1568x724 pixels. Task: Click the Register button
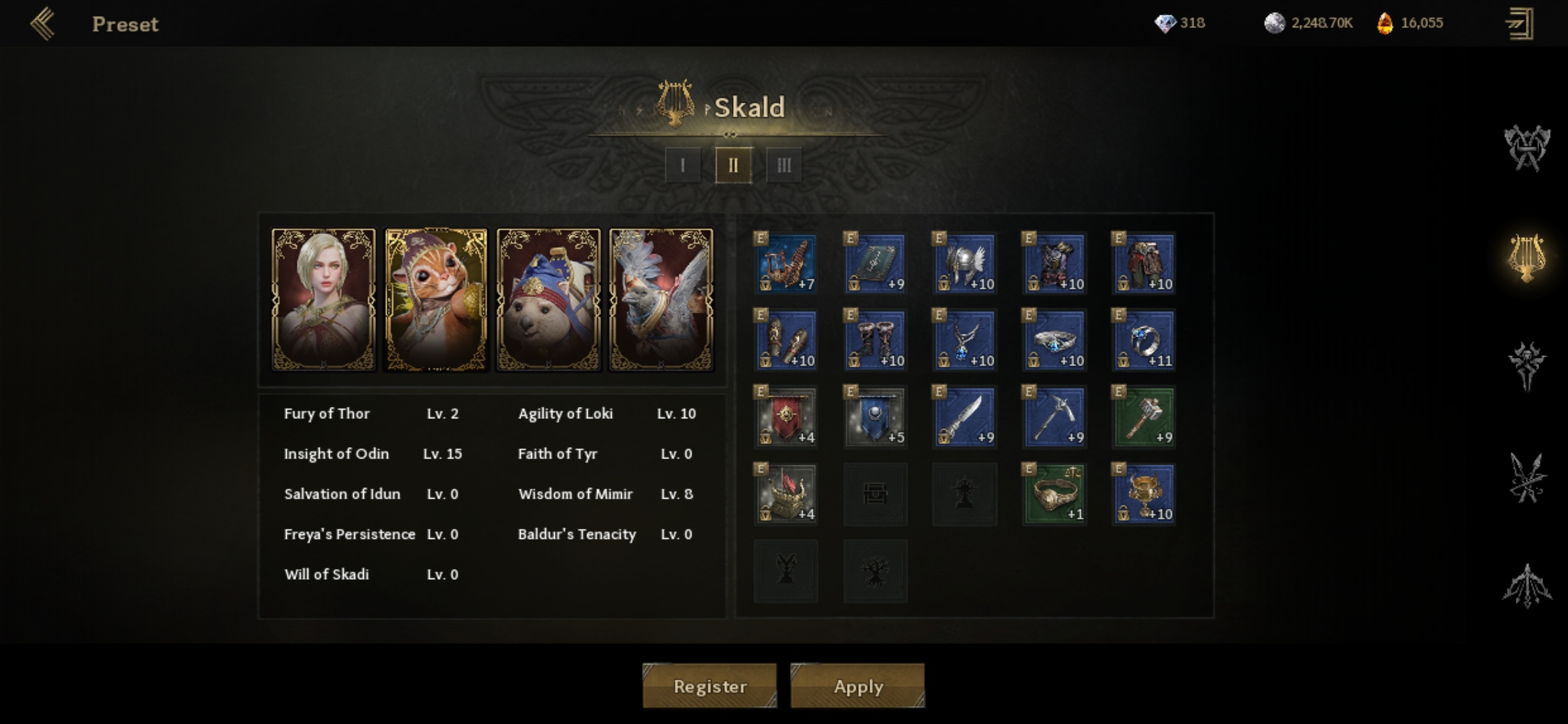click(x=710, y=686)
